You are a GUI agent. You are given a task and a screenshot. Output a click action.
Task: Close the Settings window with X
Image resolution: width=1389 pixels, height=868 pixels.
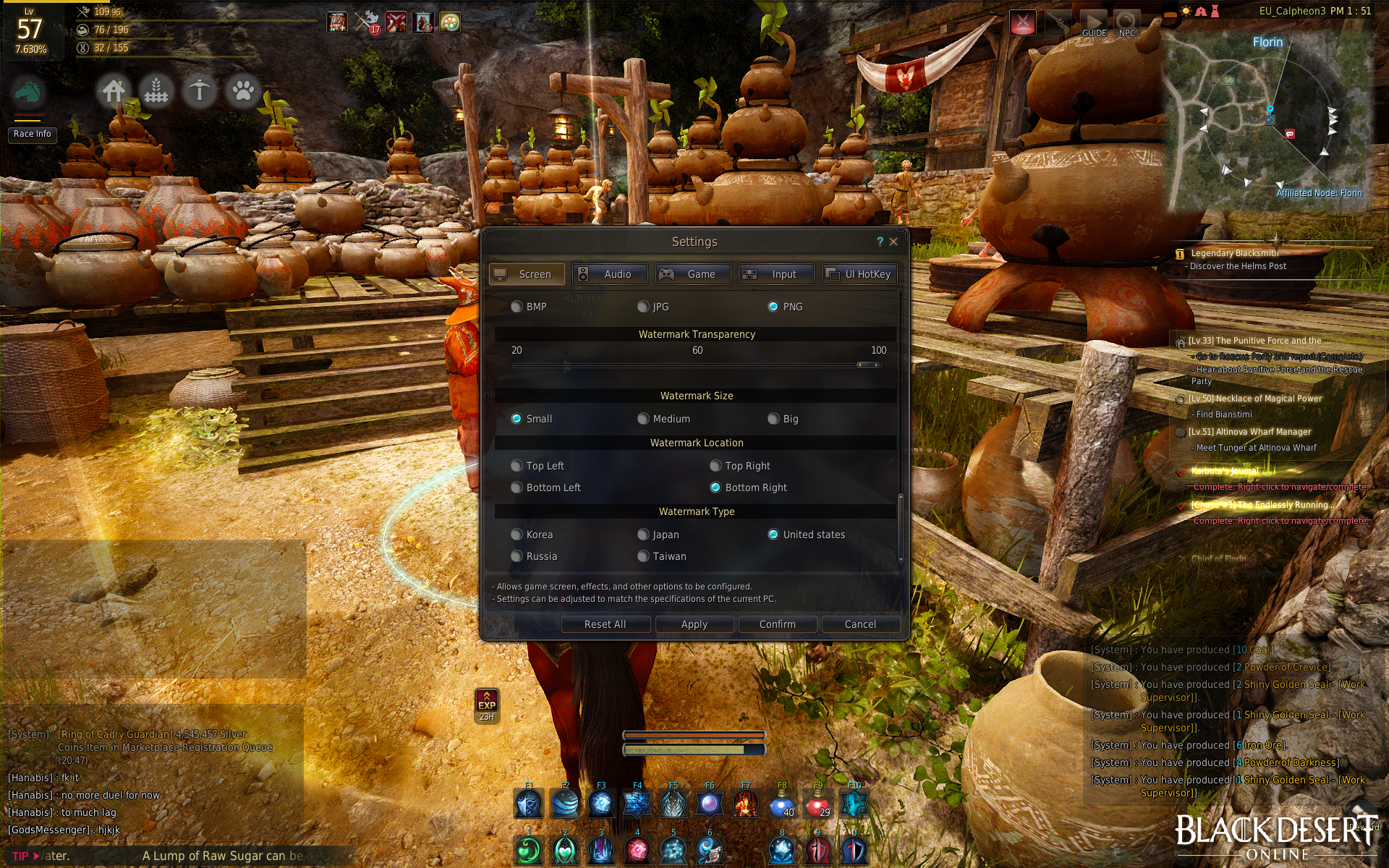[893, 242]
